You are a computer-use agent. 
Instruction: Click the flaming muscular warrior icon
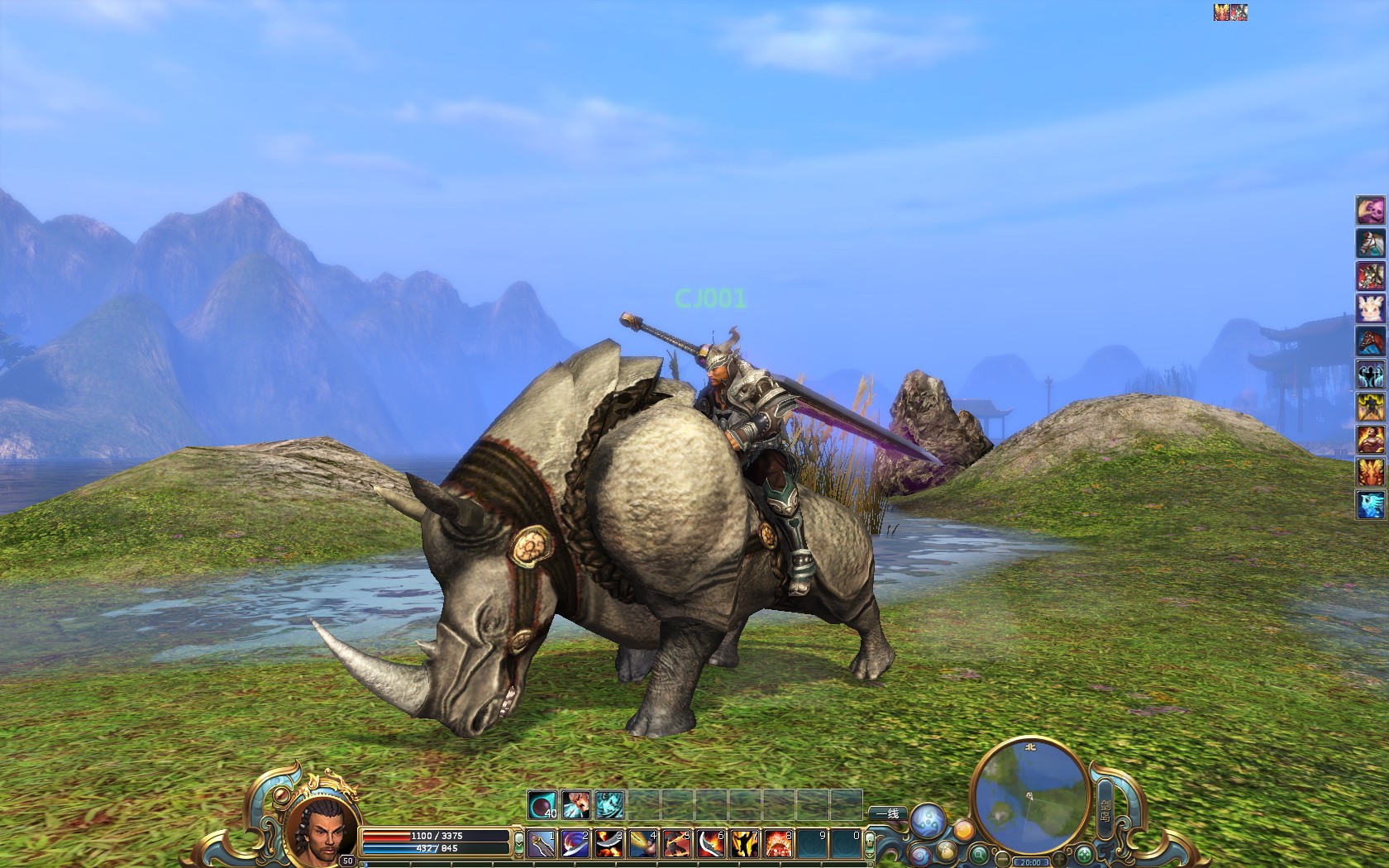point(1371,439)
